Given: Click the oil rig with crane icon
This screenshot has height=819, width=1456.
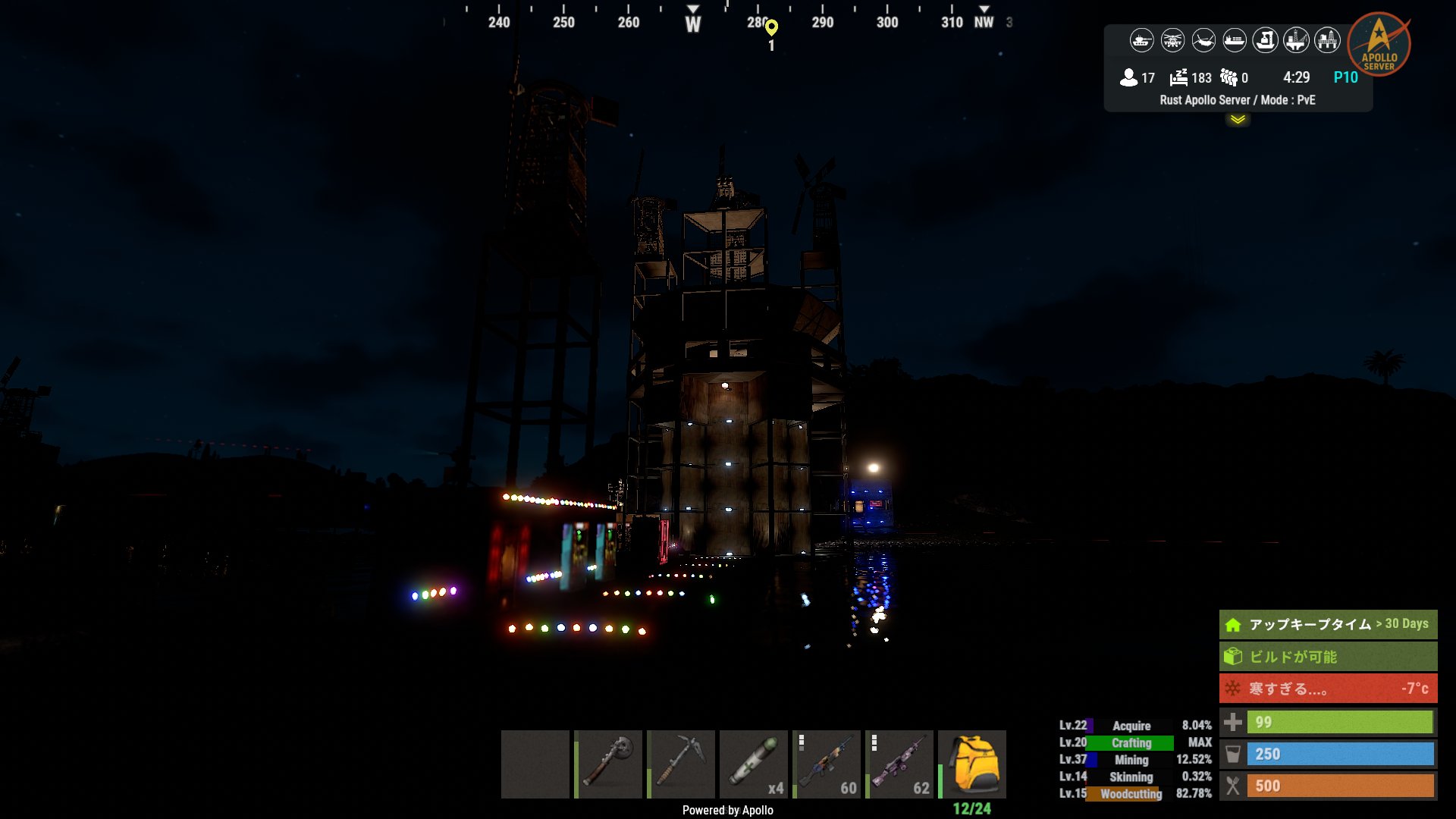Looking at the screenshot, I should point(1296,40).
